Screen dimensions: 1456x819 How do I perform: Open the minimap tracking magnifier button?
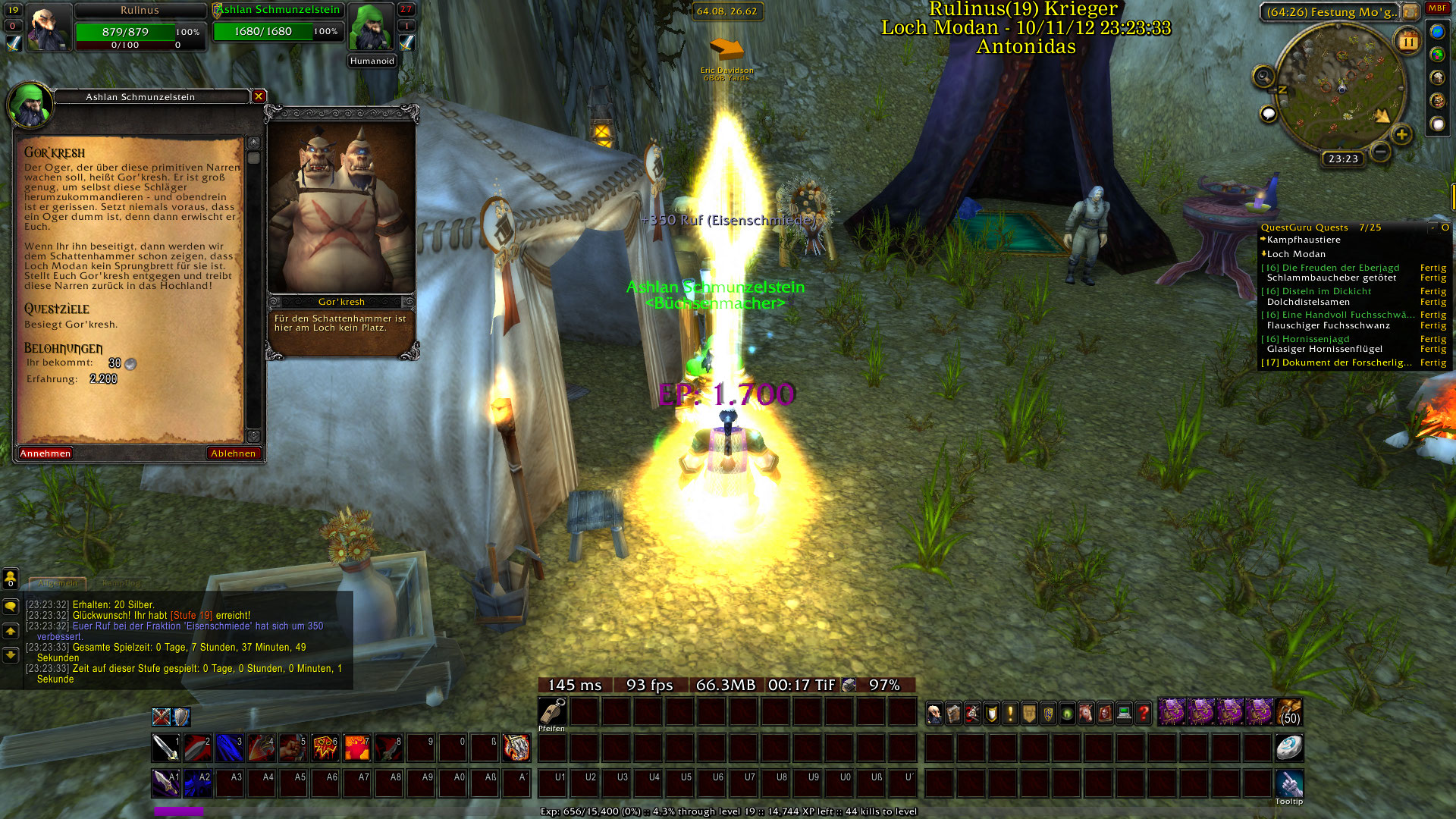(x=1263, y=76)
